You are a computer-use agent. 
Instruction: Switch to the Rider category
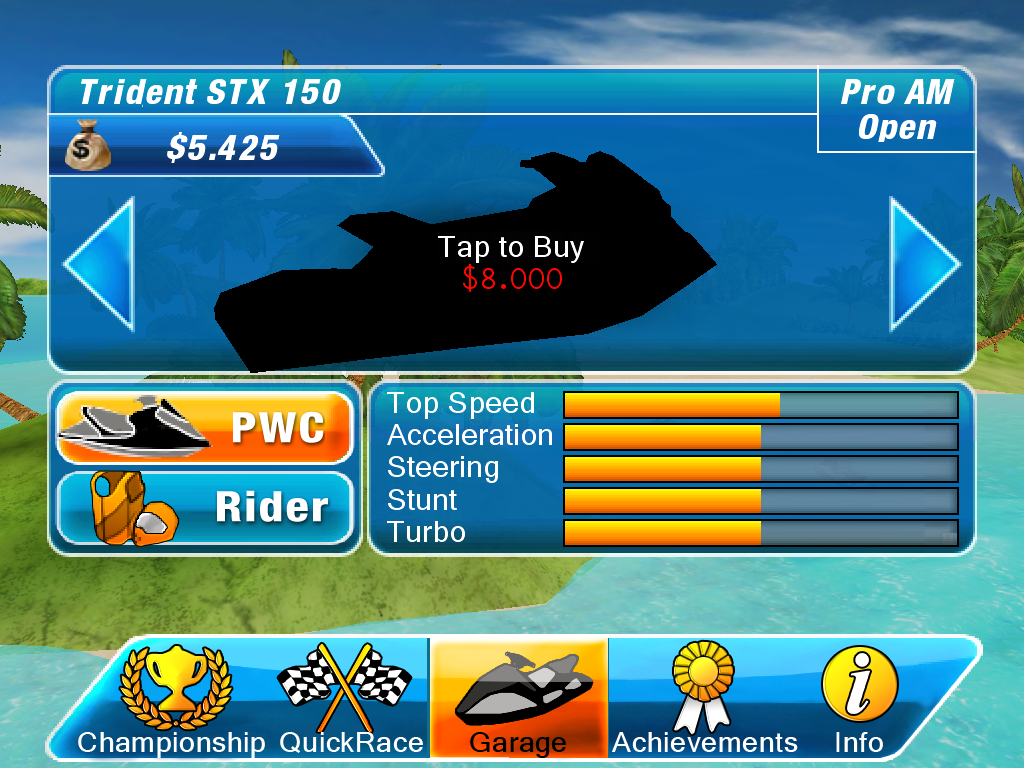[206, 507]
